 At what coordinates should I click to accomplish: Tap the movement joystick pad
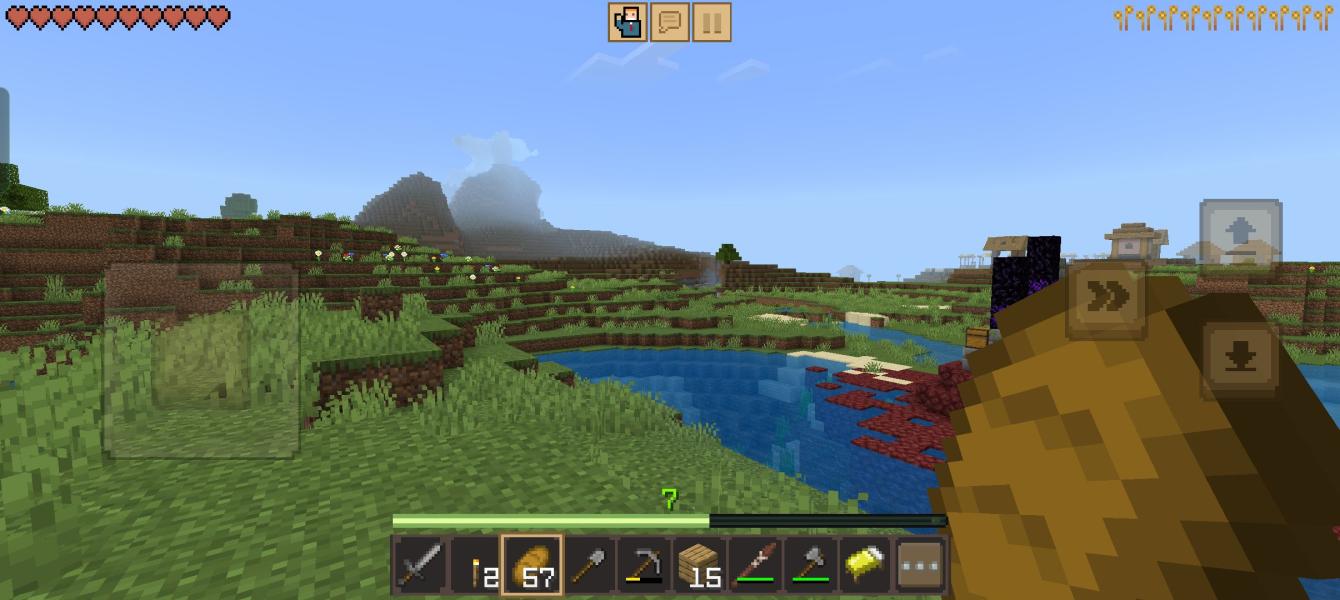point(201,361)
